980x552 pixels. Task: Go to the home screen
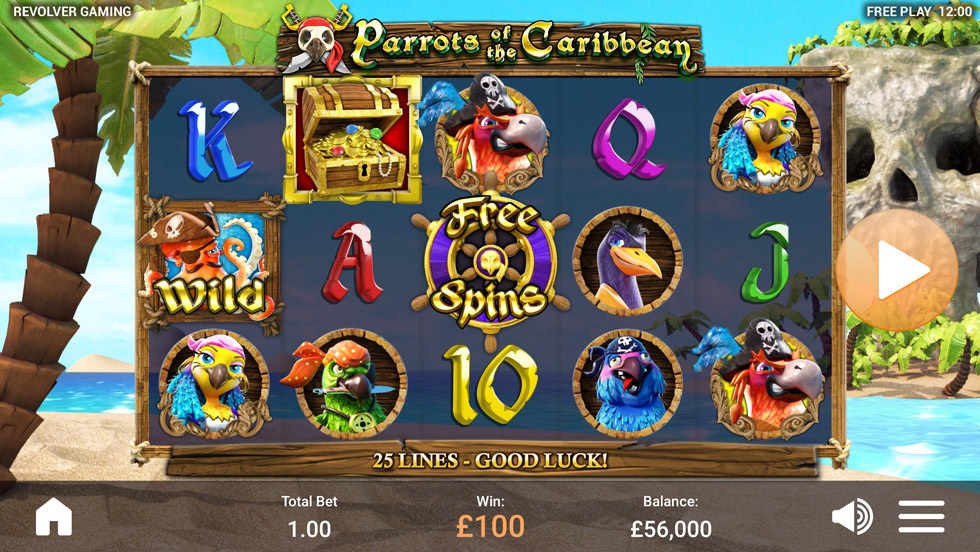point(54,517)
